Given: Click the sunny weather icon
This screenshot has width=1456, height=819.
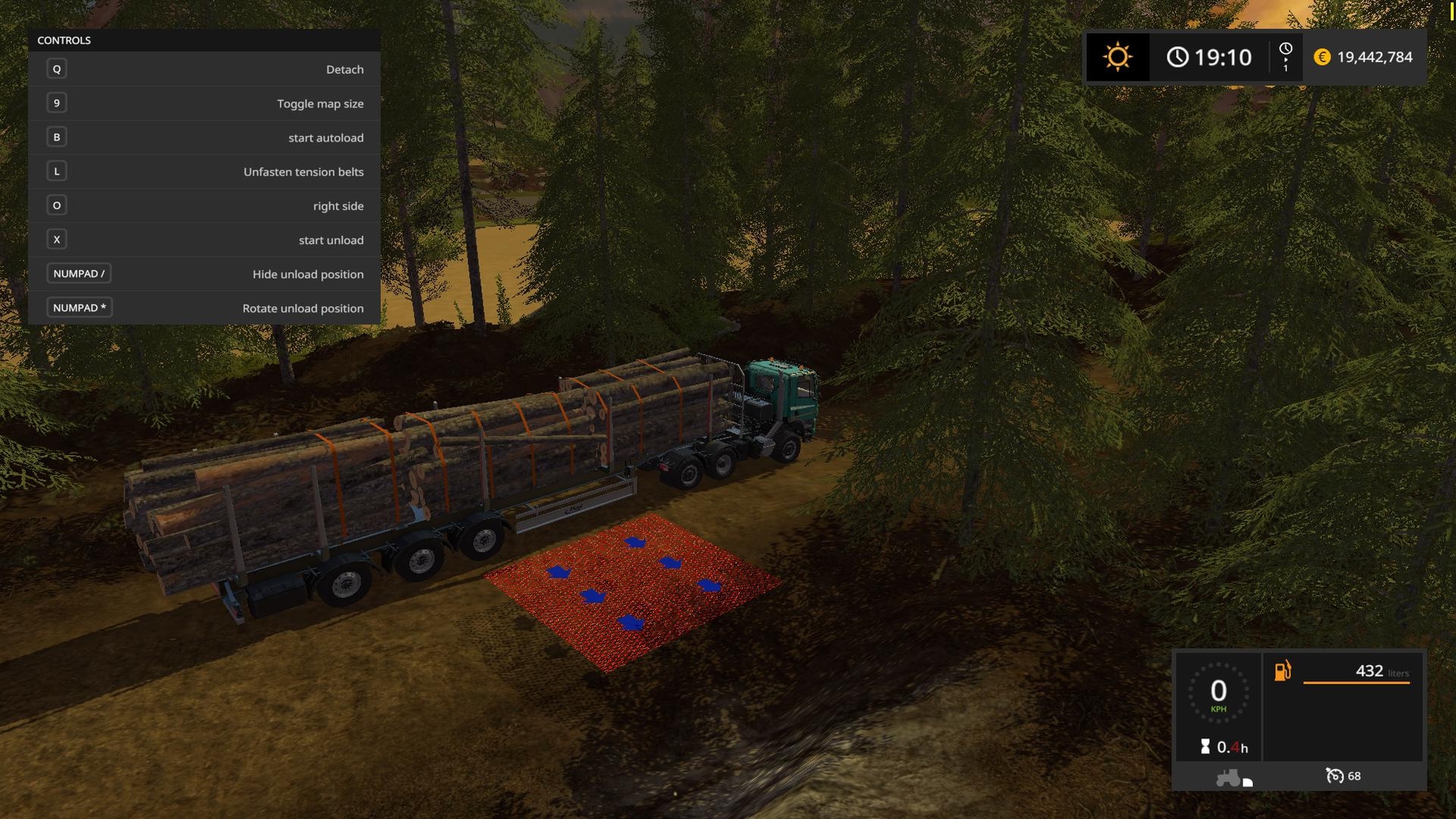Looking at the screenshot, I should [1117, 57].
